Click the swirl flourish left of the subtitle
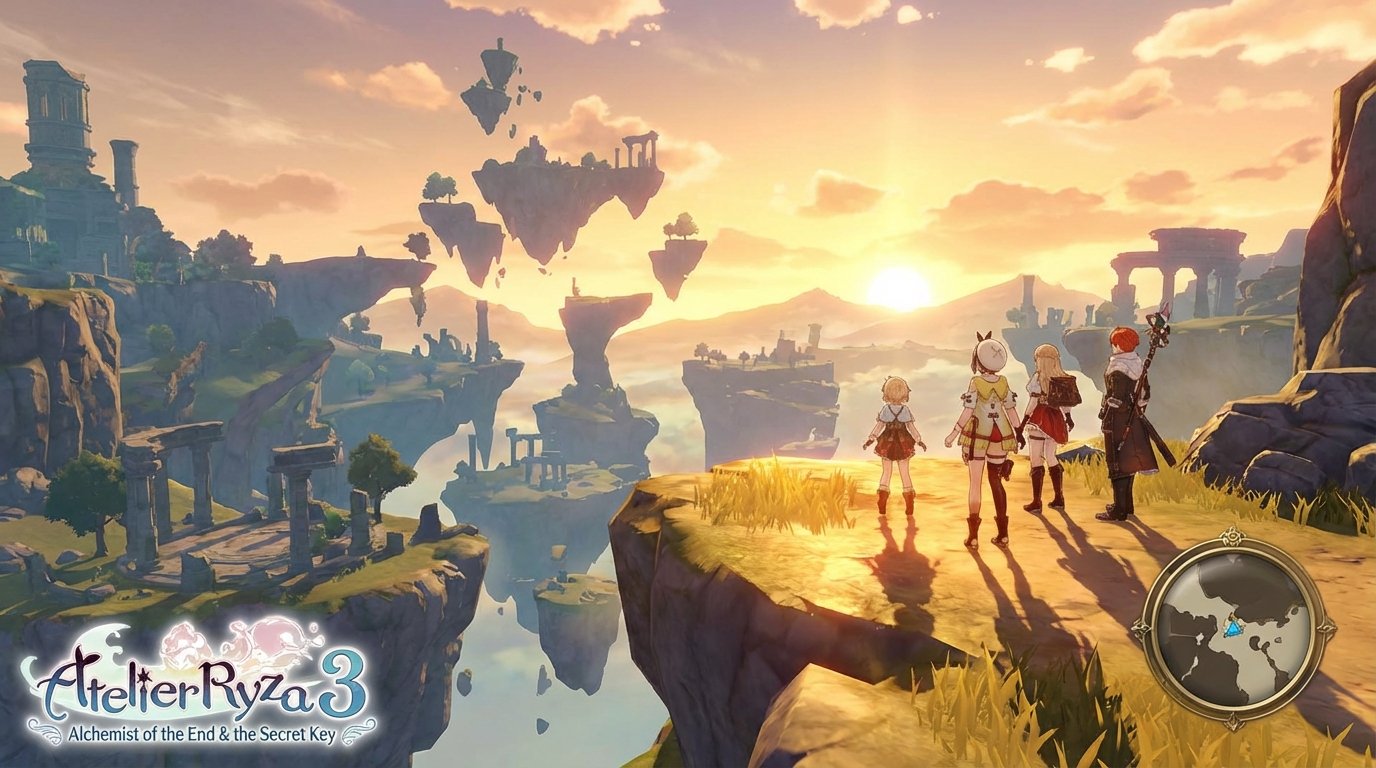This screenshot has height=768, width=1376. (x=45, y=729)
